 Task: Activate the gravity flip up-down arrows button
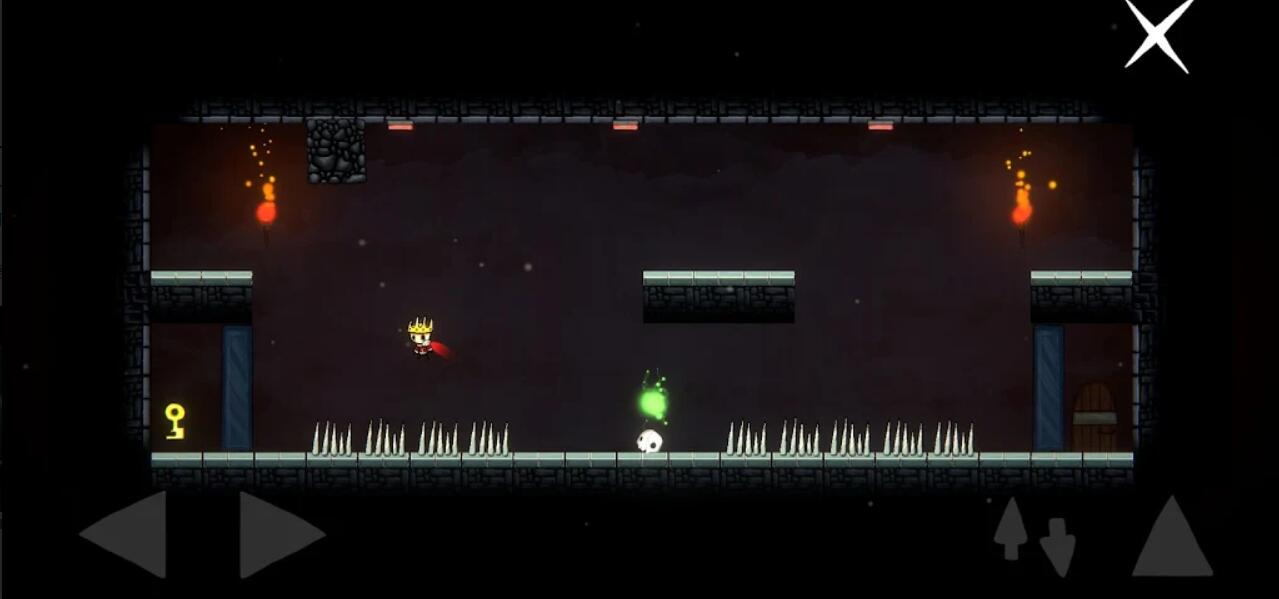pyautogui.click(x=1034, y=535)
